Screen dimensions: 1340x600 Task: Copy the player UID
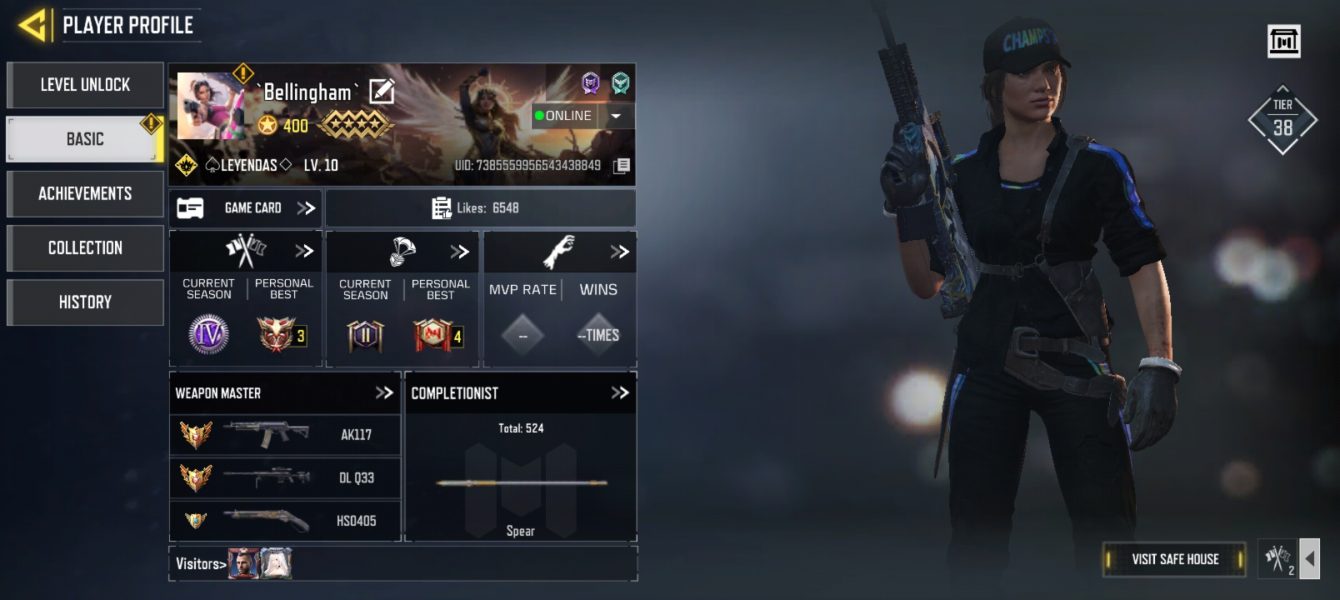[622, 165]
